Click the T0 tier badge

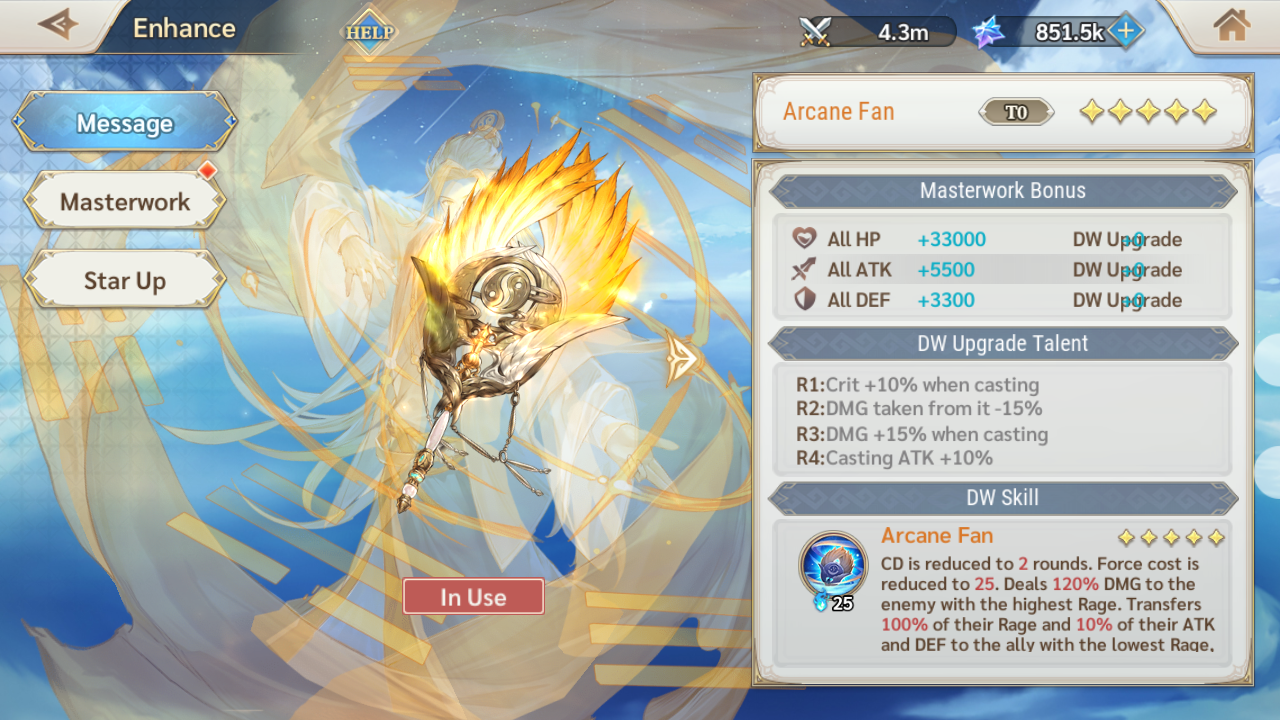click(1016, 112)
